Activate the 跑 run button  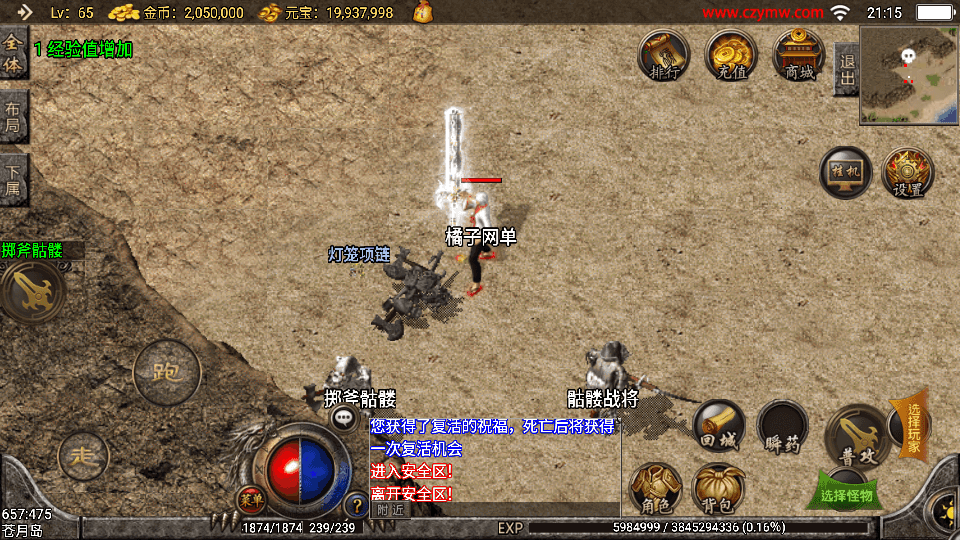point(166,373)
